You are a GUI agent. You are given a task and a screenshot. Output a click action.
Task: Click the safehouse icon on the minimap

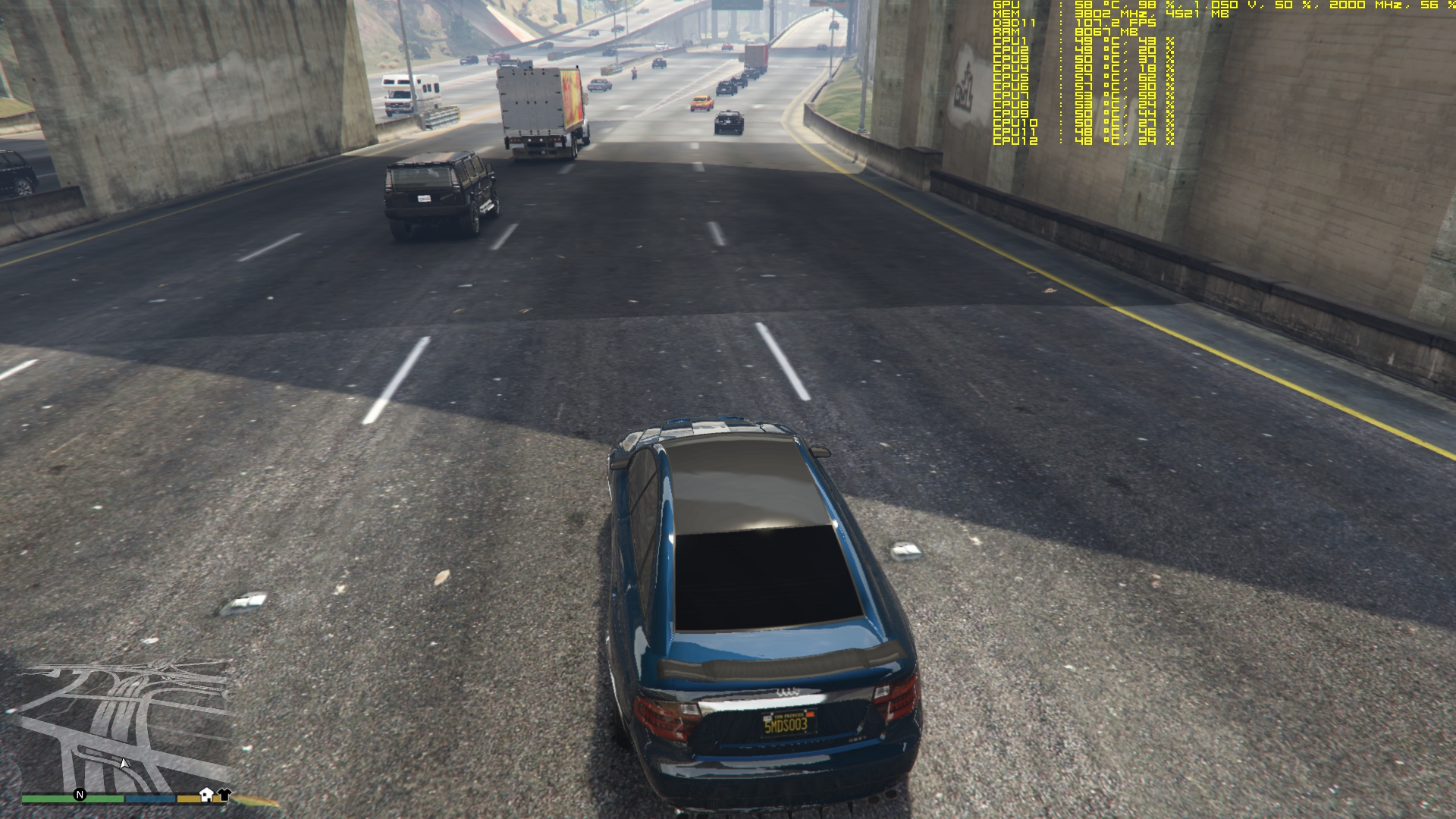(206, 794)
